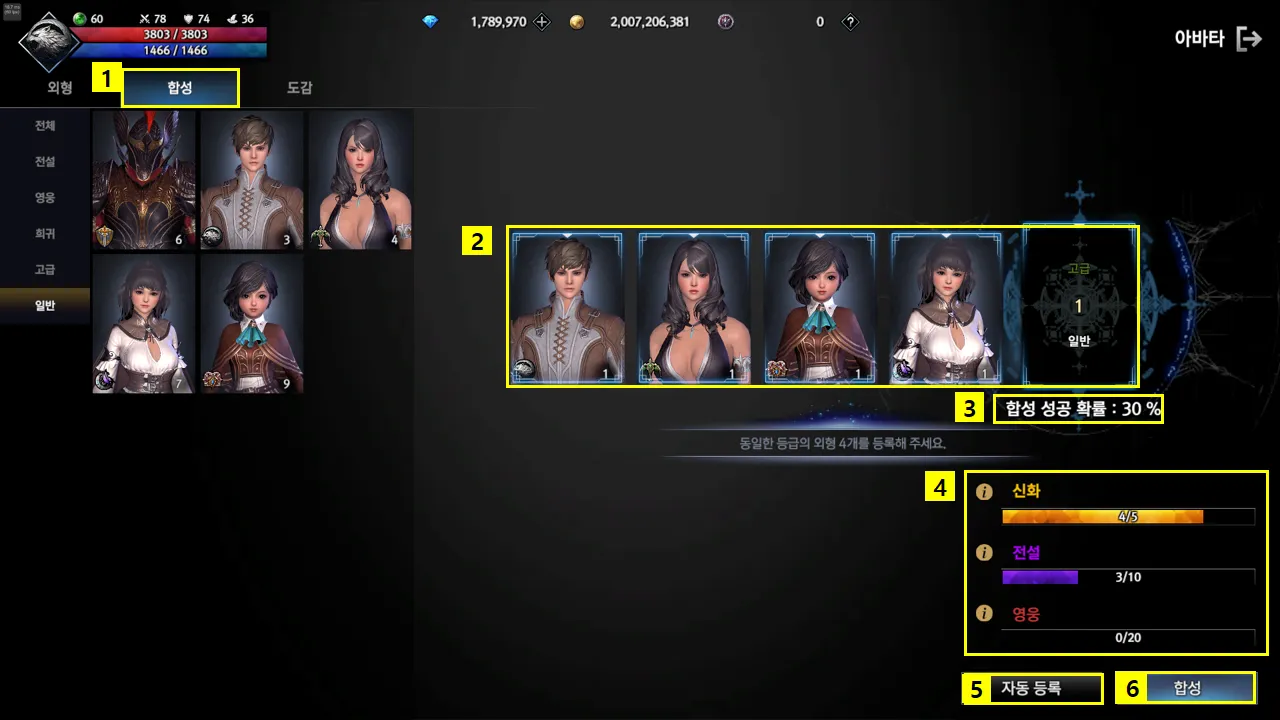The height and width of the screenshot is (720, 1280).
Task: Show info for the 전설 gauge
Action: coord(984,552)
